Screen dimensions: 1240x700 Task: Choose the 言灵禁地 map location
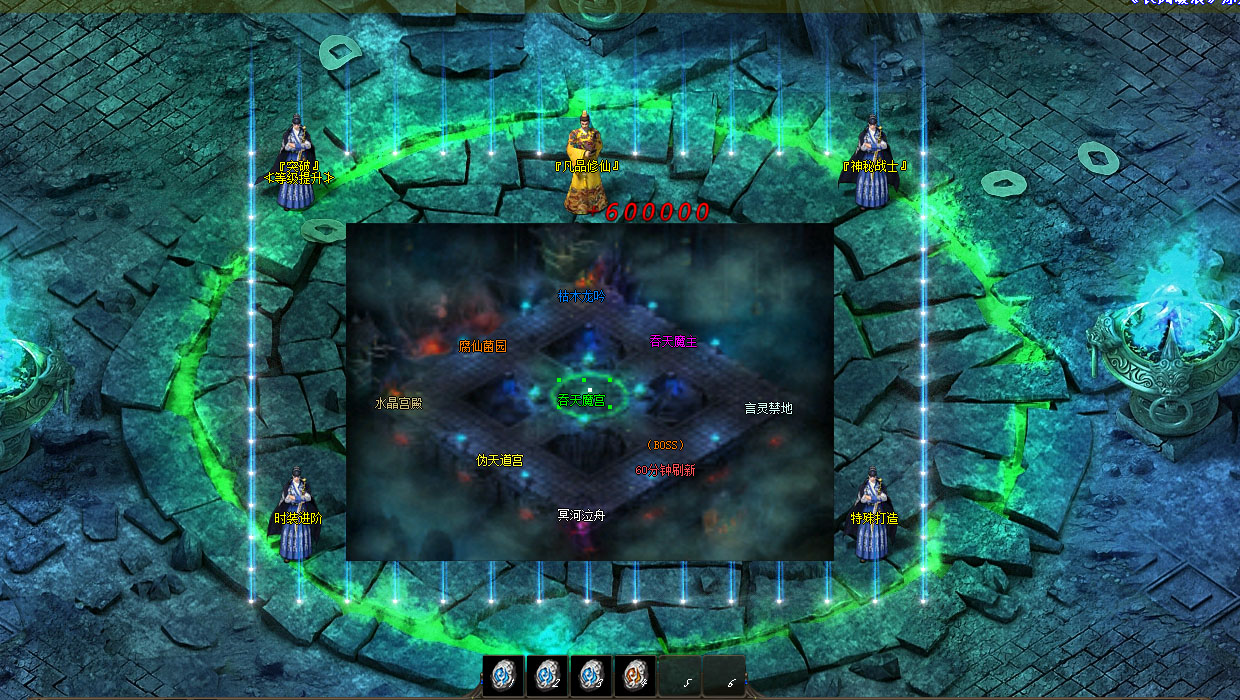[x=768, y=408]
